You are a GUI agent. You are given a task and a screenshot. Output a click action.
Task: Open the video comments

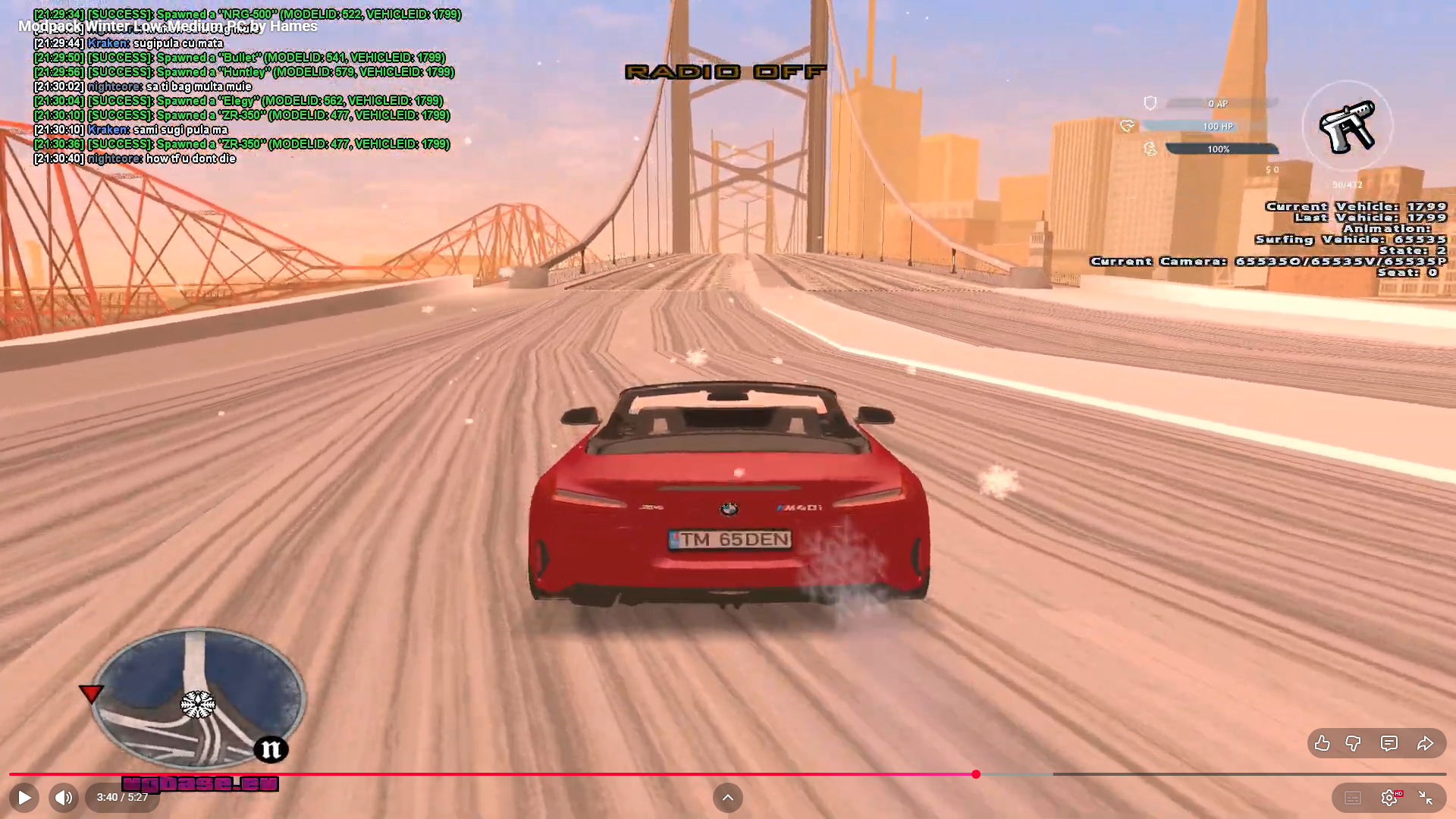tap(1389, 743)
